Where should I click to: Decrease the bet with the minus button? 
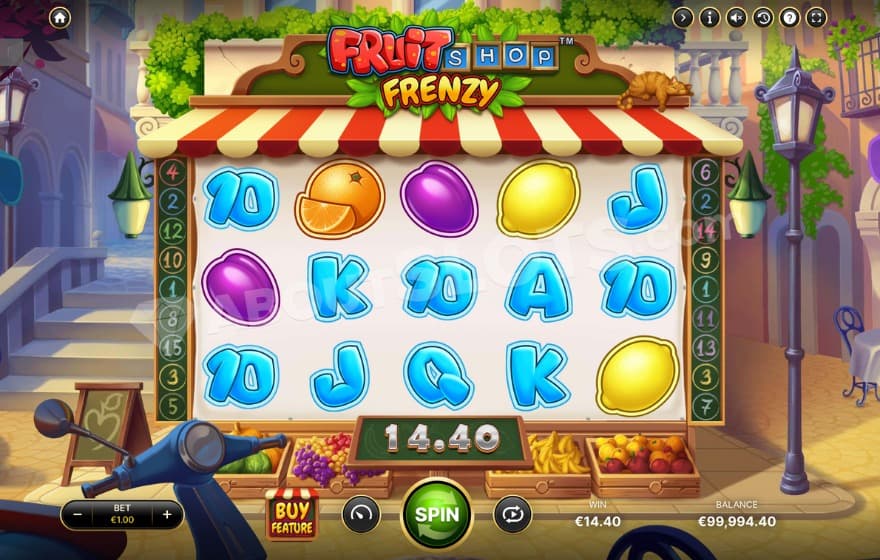[78, 515]
